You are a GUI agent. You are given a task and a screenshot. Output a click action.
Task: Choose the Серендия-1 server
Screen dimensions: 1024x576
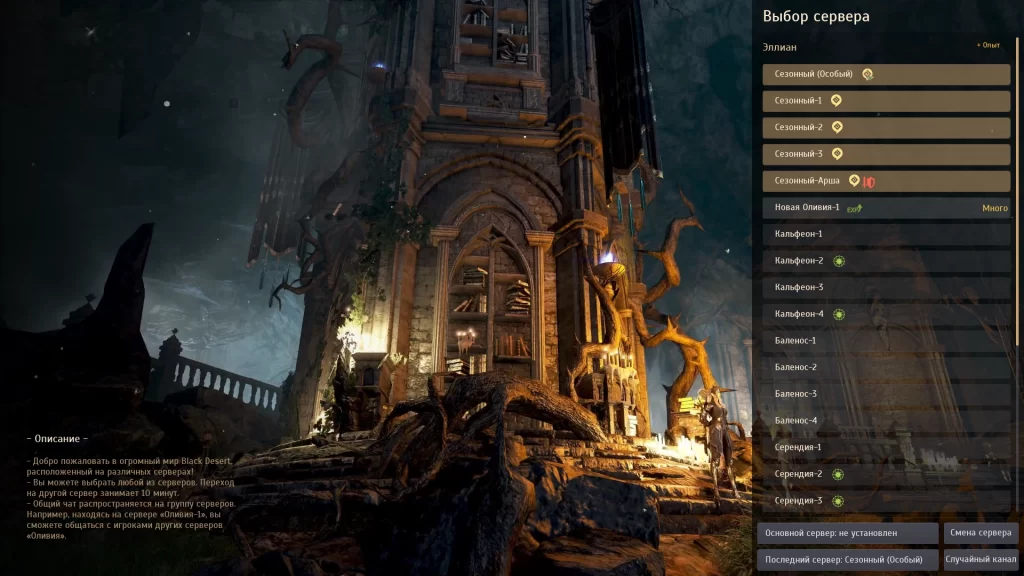[886, 447]
